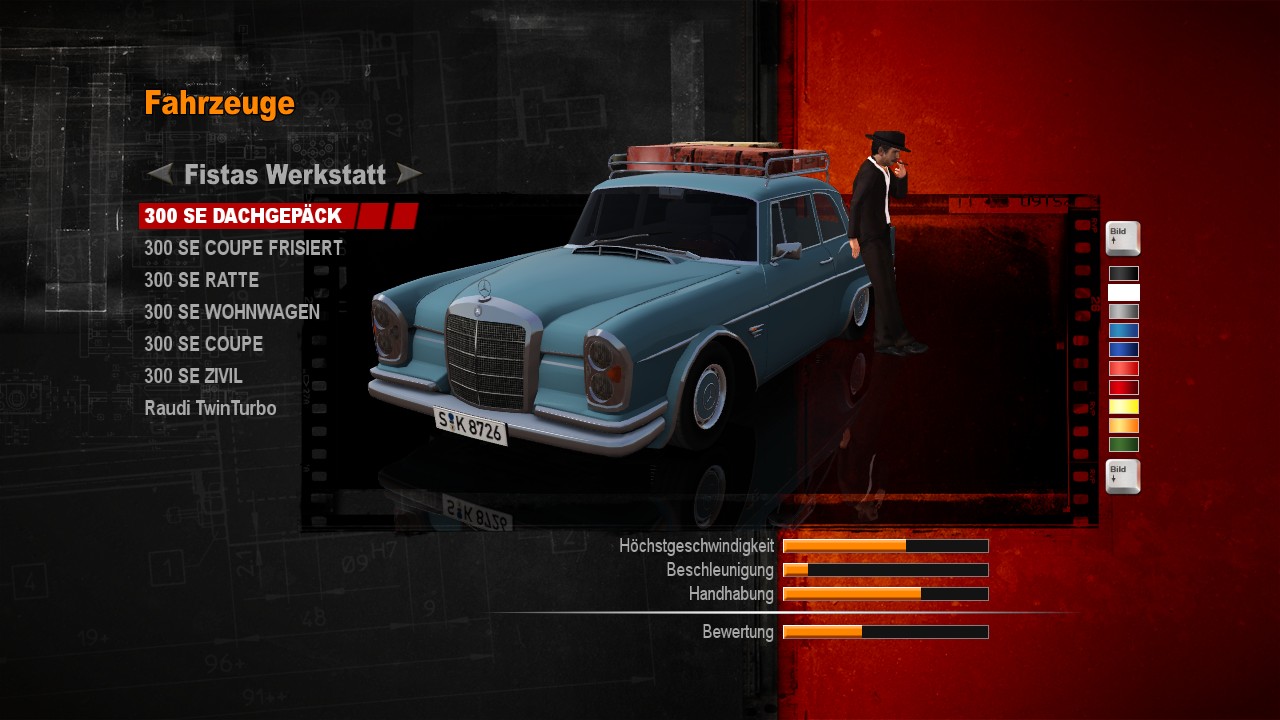Image resolution: width=1280 pixels, height=720 pixels.
Task: Pick the pale yellow paint swatch
Action: click(x=1123, y=406)
